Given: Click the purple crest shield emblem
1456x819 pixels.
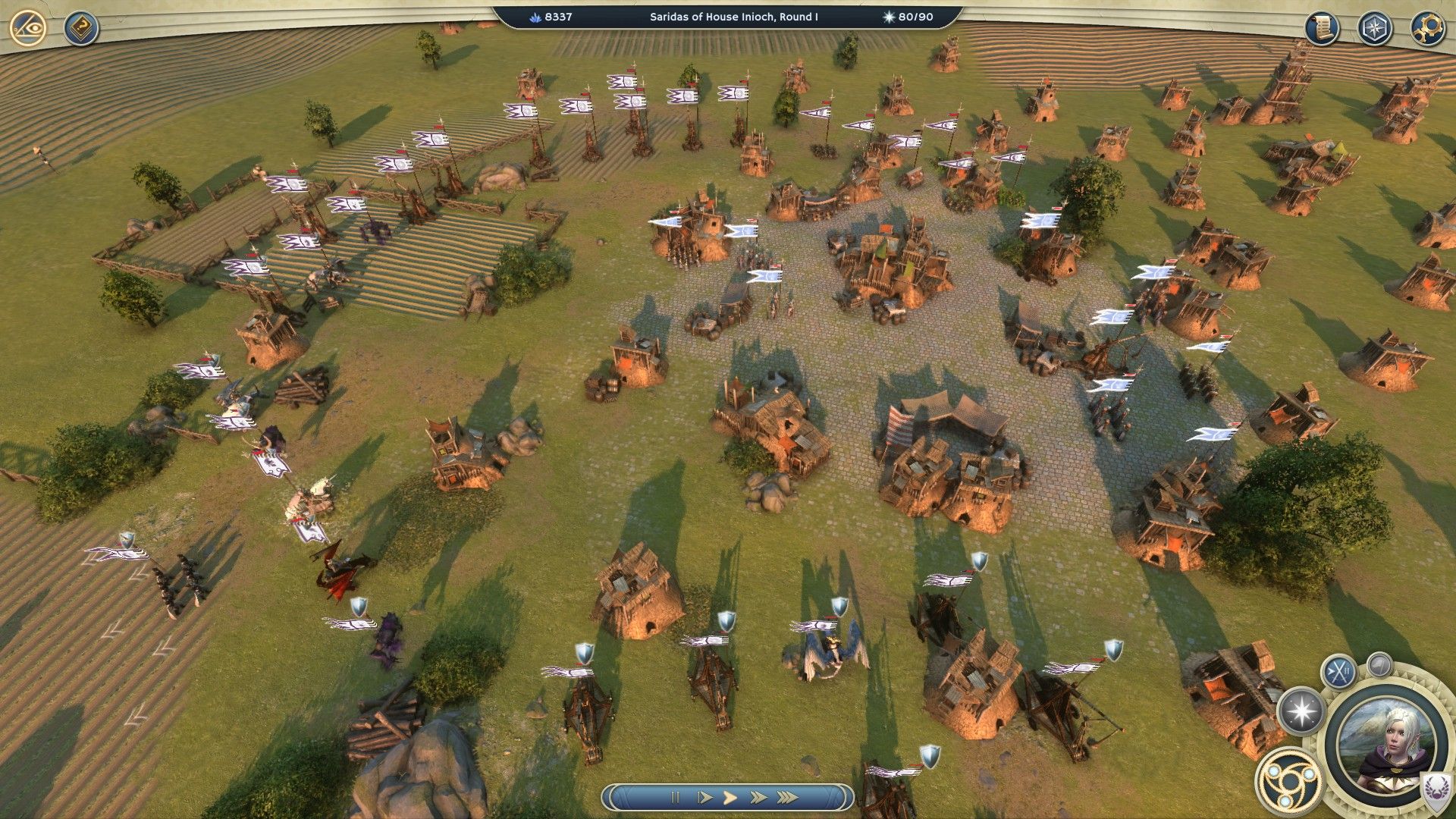Looking at the screenshot, I should [x=1436, y=790].
